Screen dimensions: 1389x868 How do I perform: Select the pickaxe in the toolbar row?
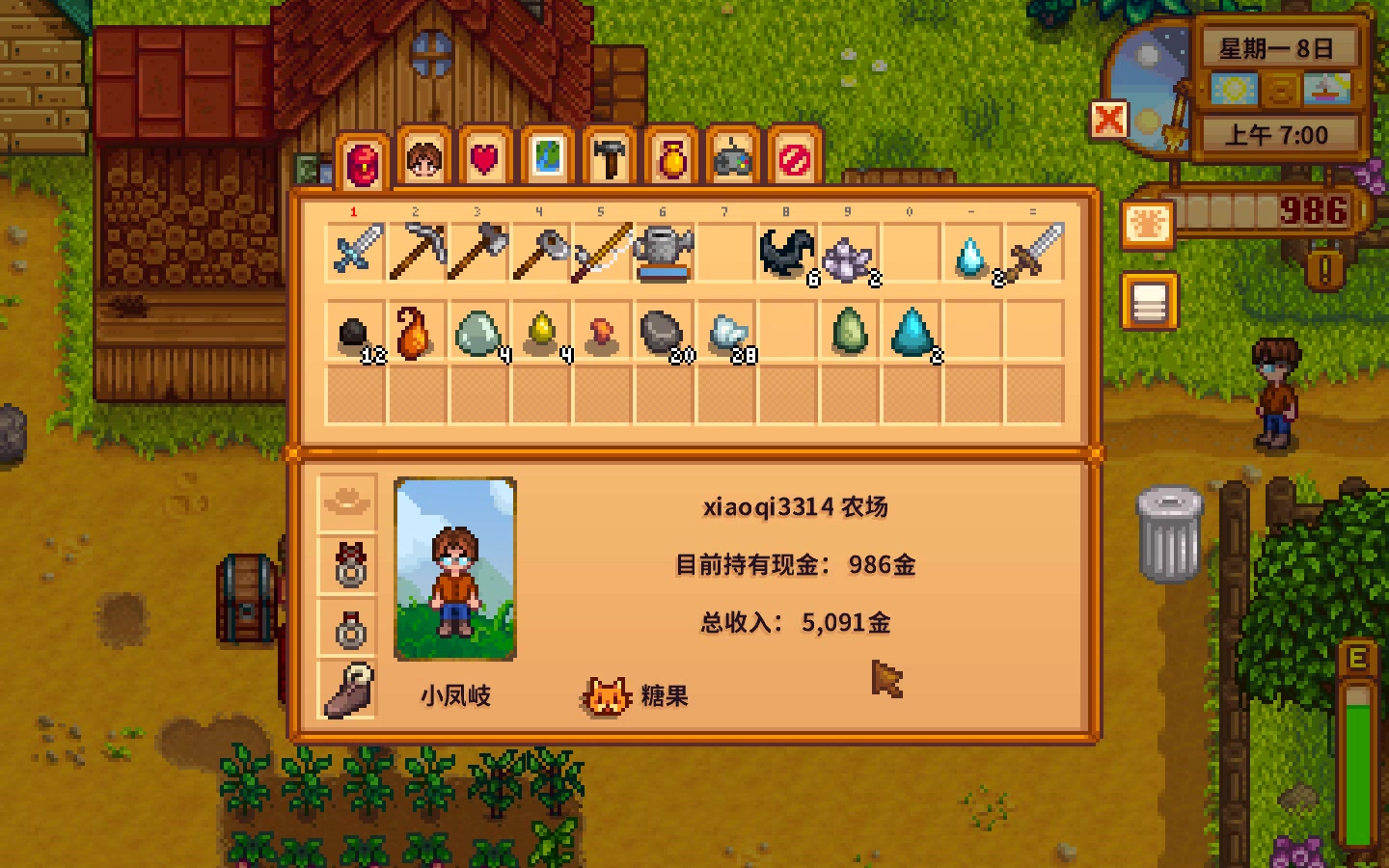click(x=417, y=252)
